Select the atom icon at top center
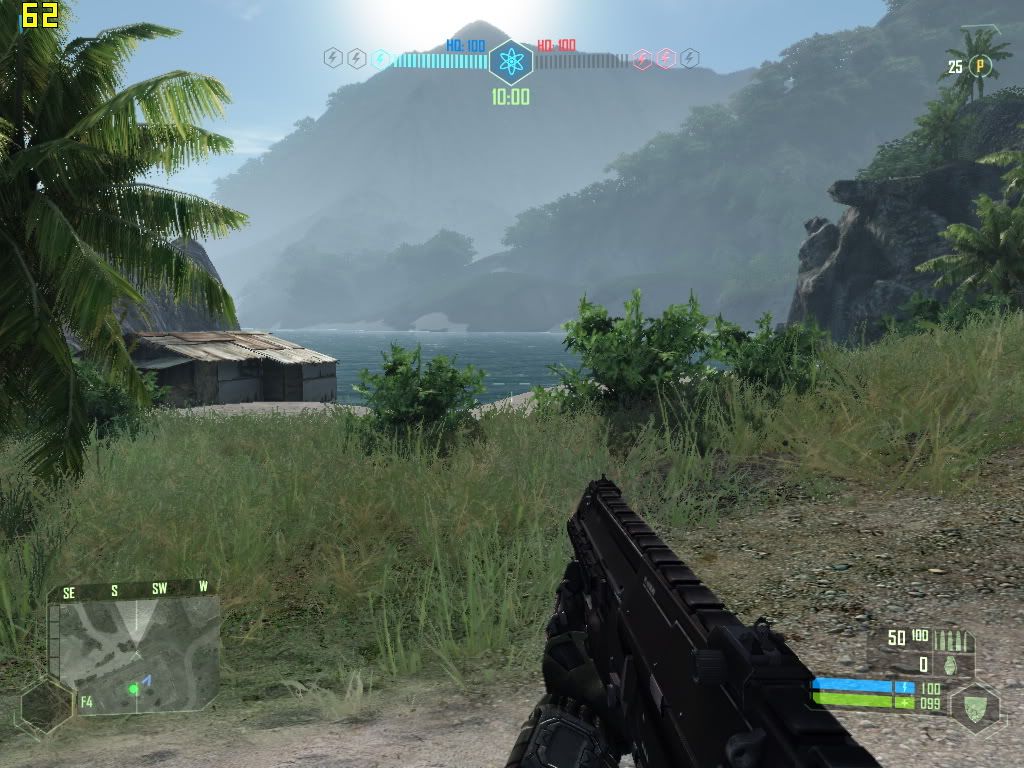 (x=511, y=62)
